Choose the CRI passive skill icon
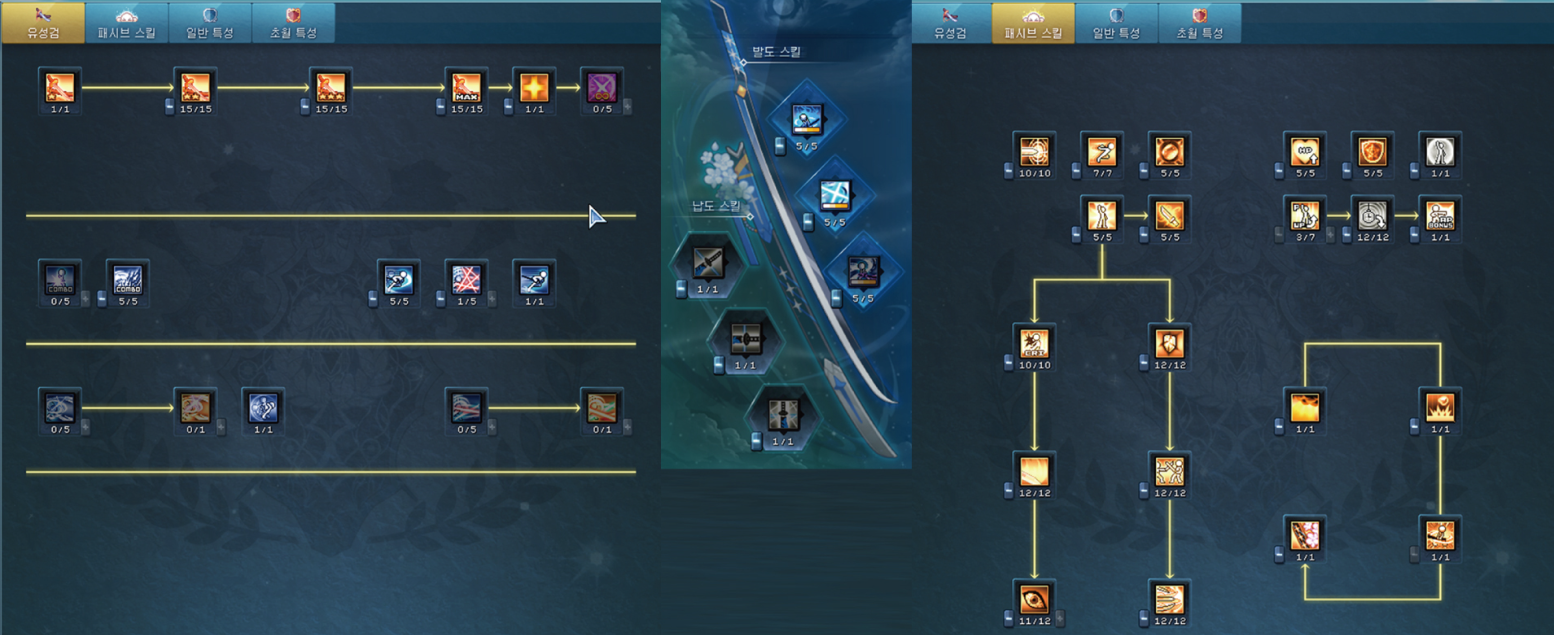 (1034, 343)
